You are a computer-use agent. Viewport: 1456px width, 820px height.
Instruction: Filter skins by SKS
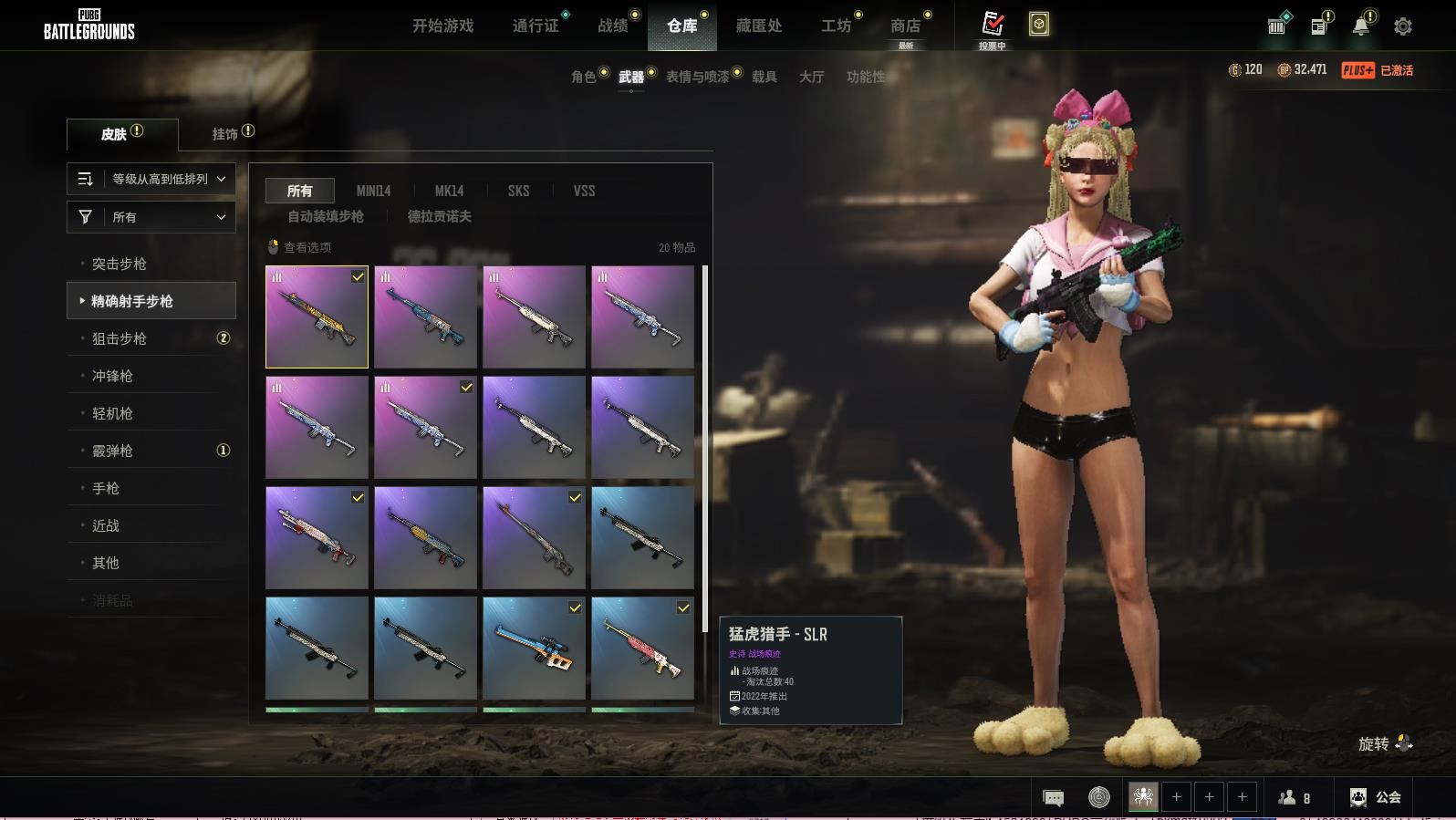point(518,191)
